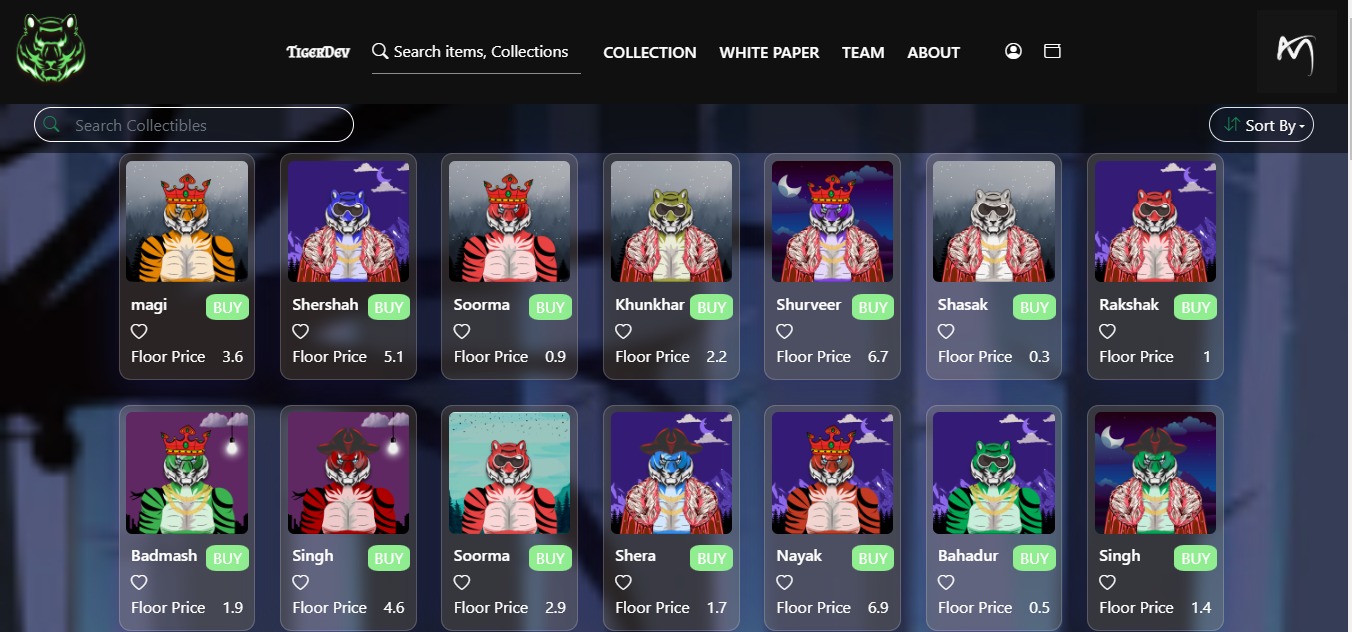Click the wallet icon in navbar
Viewport: 1352px width, 632px height.
tap(1052, 51)
